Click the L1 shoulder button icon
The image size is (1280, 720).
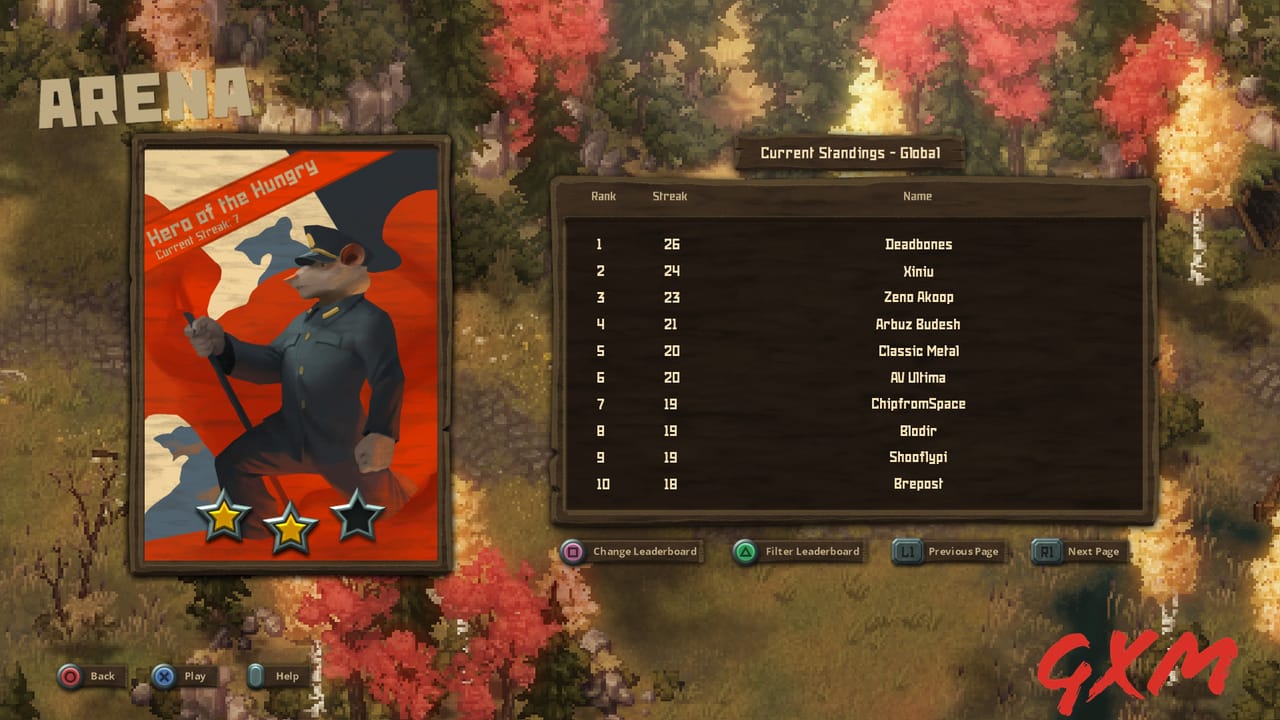click(905, 551)
